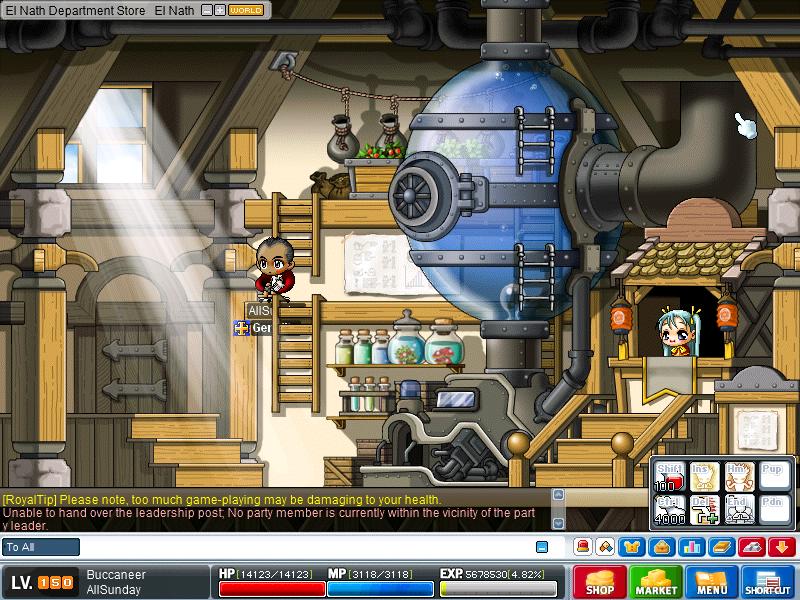Click the chat text input field

point(300,547)
